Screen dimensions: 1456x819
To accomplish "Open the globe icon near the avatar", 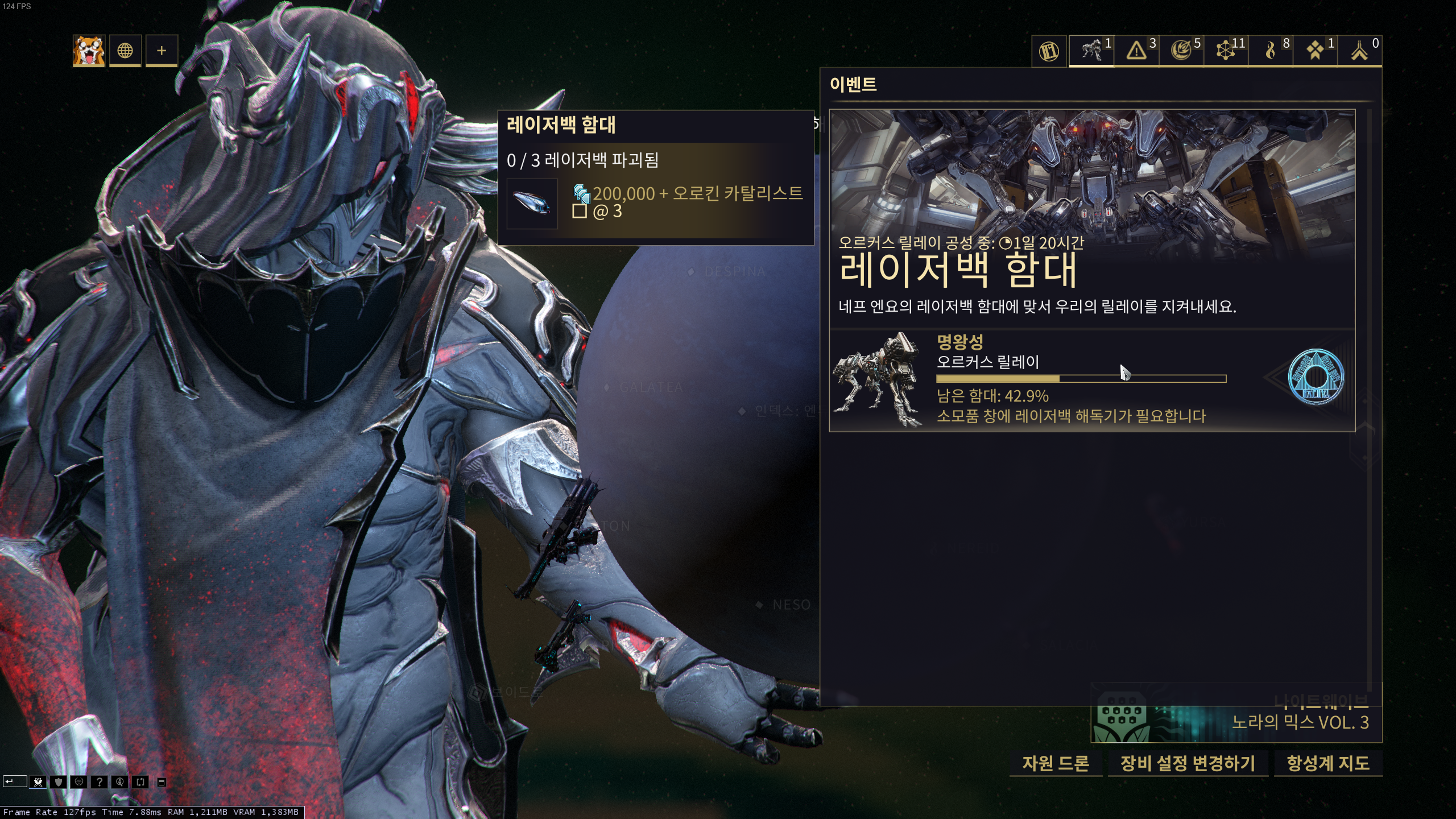I will click(x=125, y=50).
